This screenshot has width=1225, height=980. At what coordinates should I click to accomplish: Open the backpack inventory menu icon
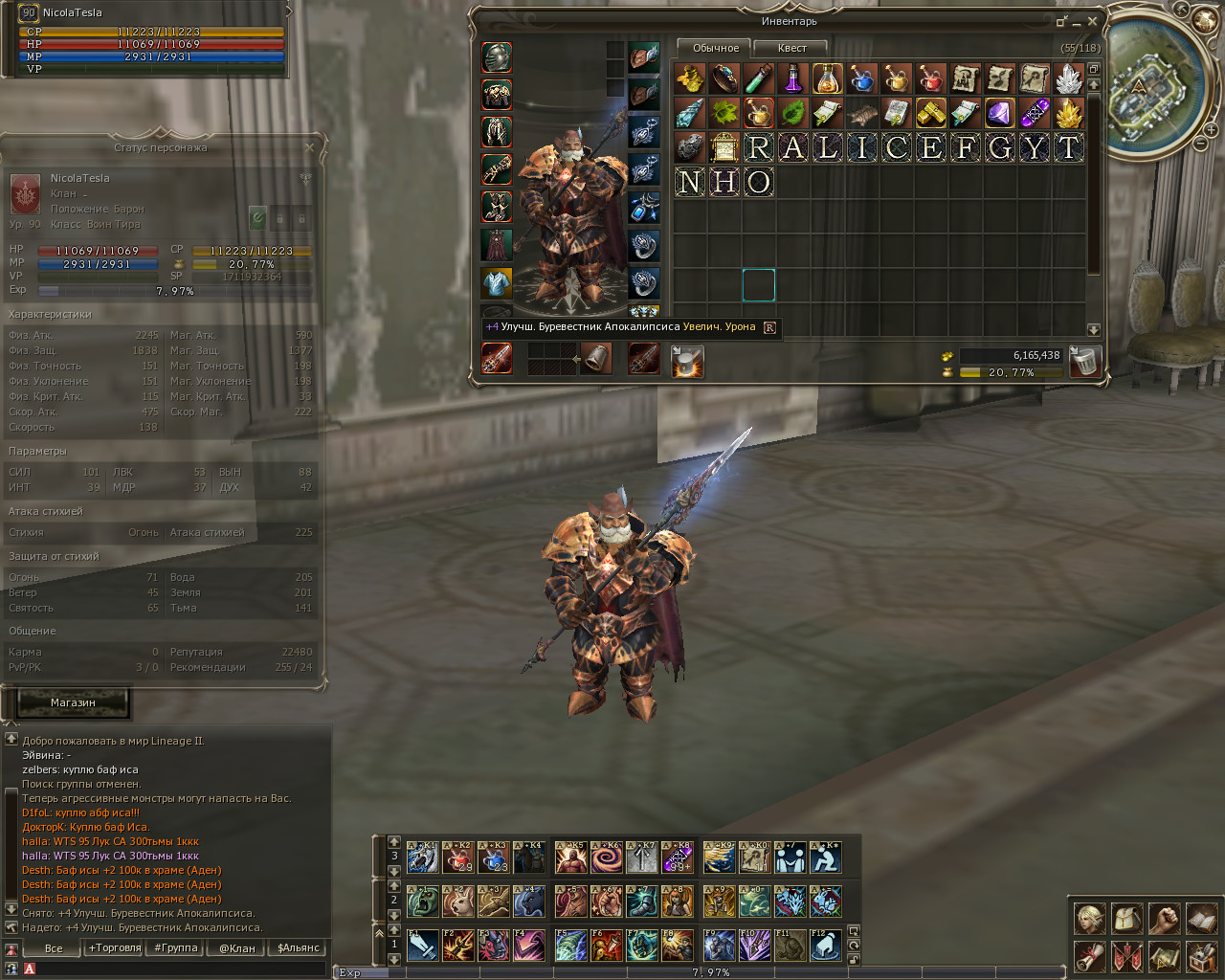coord(1126,919)
